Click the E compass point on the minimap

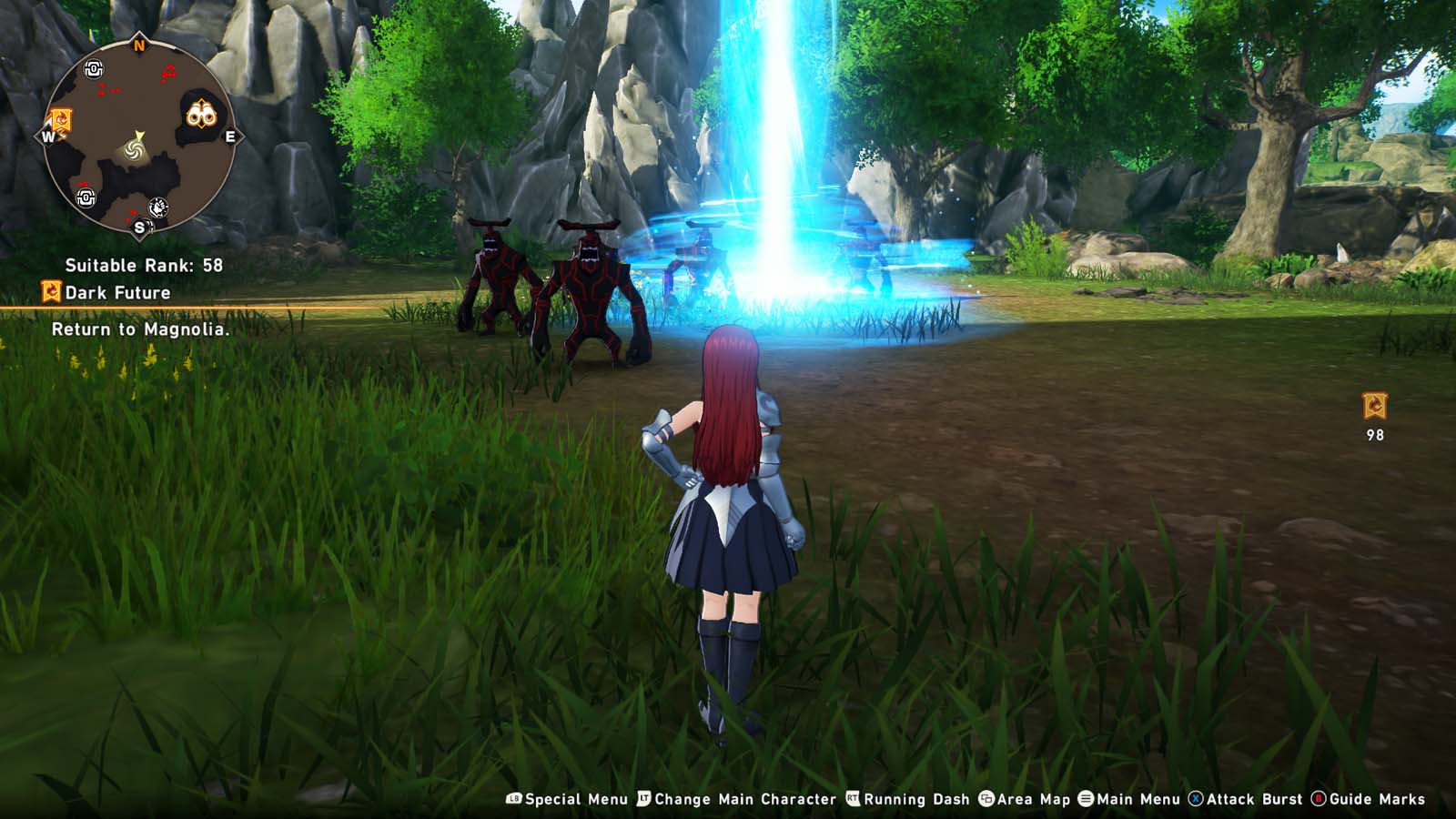(230, 136)
